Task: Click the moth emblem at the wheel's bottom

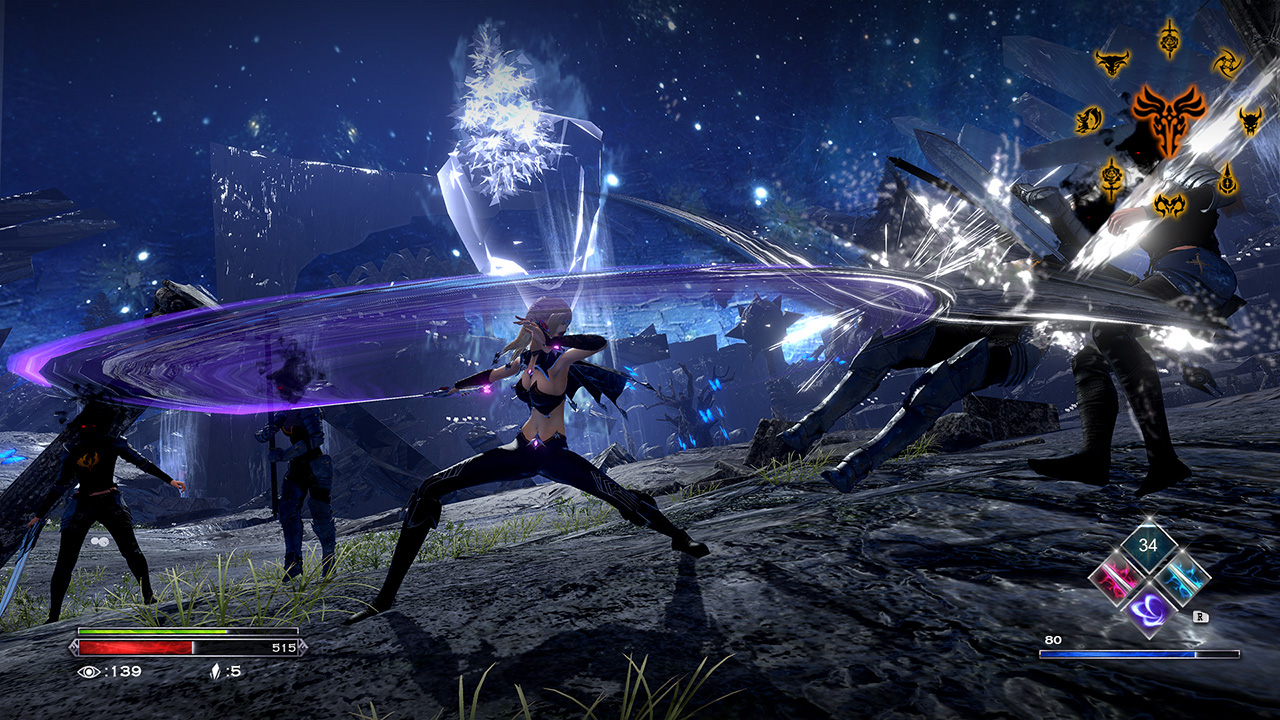Action: tap(1170, 203)
